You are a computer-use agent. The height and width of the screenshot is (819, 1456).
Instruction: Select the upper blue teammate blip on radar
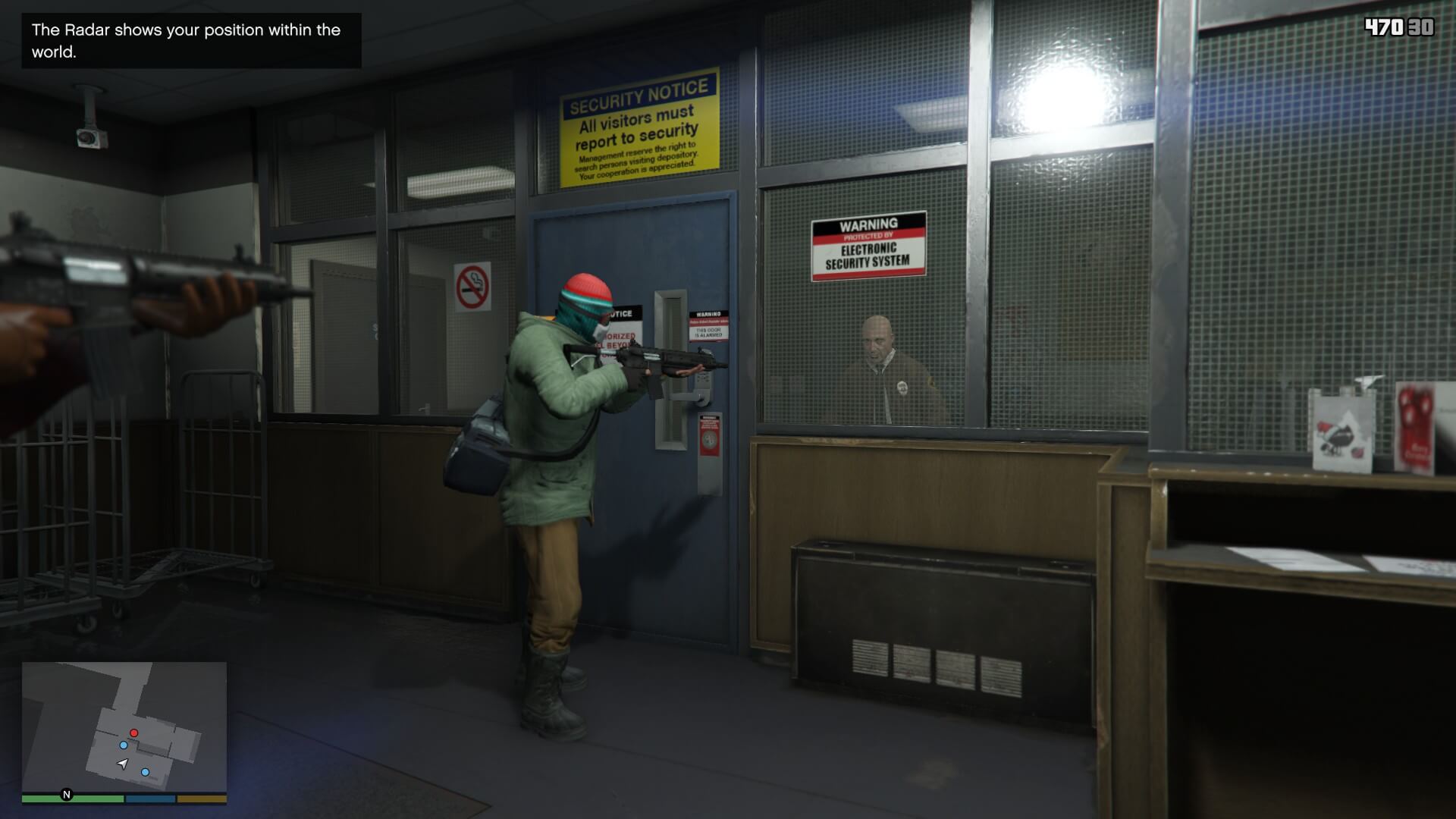[124, 745]
